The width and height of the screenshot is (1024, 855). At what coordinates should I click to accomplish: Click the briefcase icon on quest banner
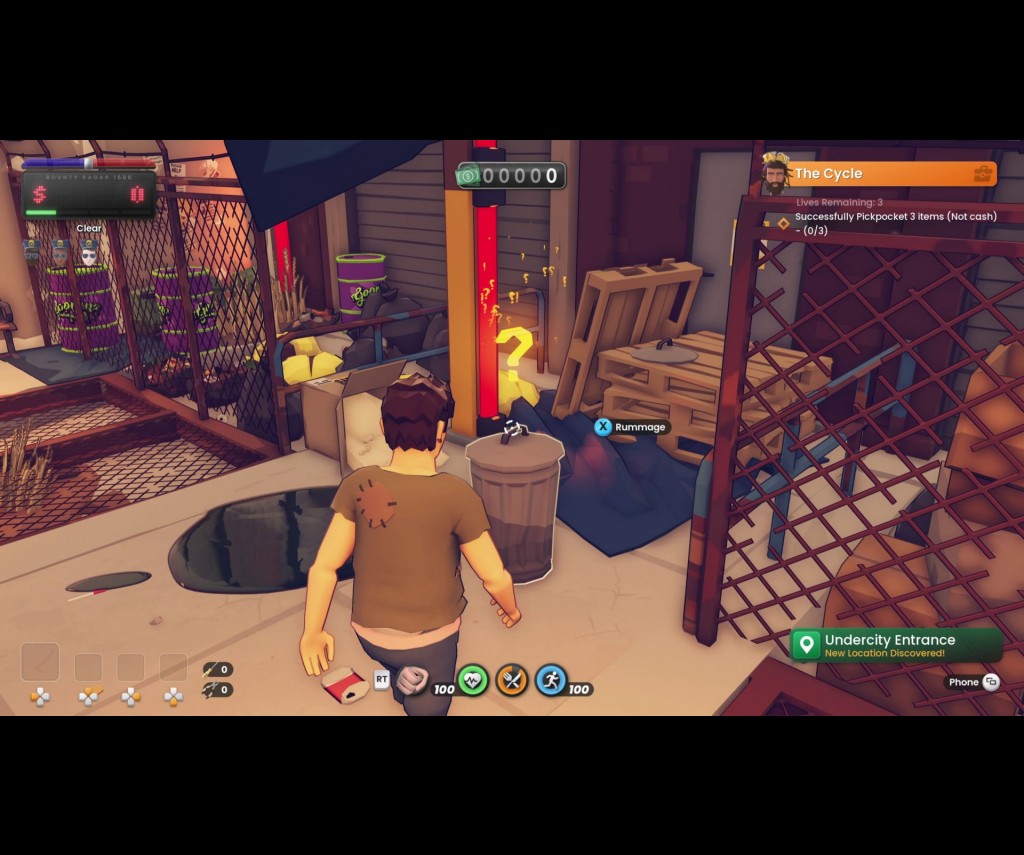pyautogui.click(x=983, y=174)
